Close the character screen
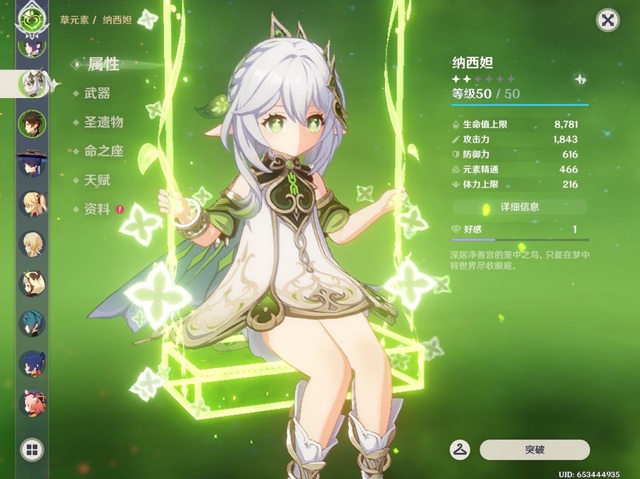 [606, 20]
